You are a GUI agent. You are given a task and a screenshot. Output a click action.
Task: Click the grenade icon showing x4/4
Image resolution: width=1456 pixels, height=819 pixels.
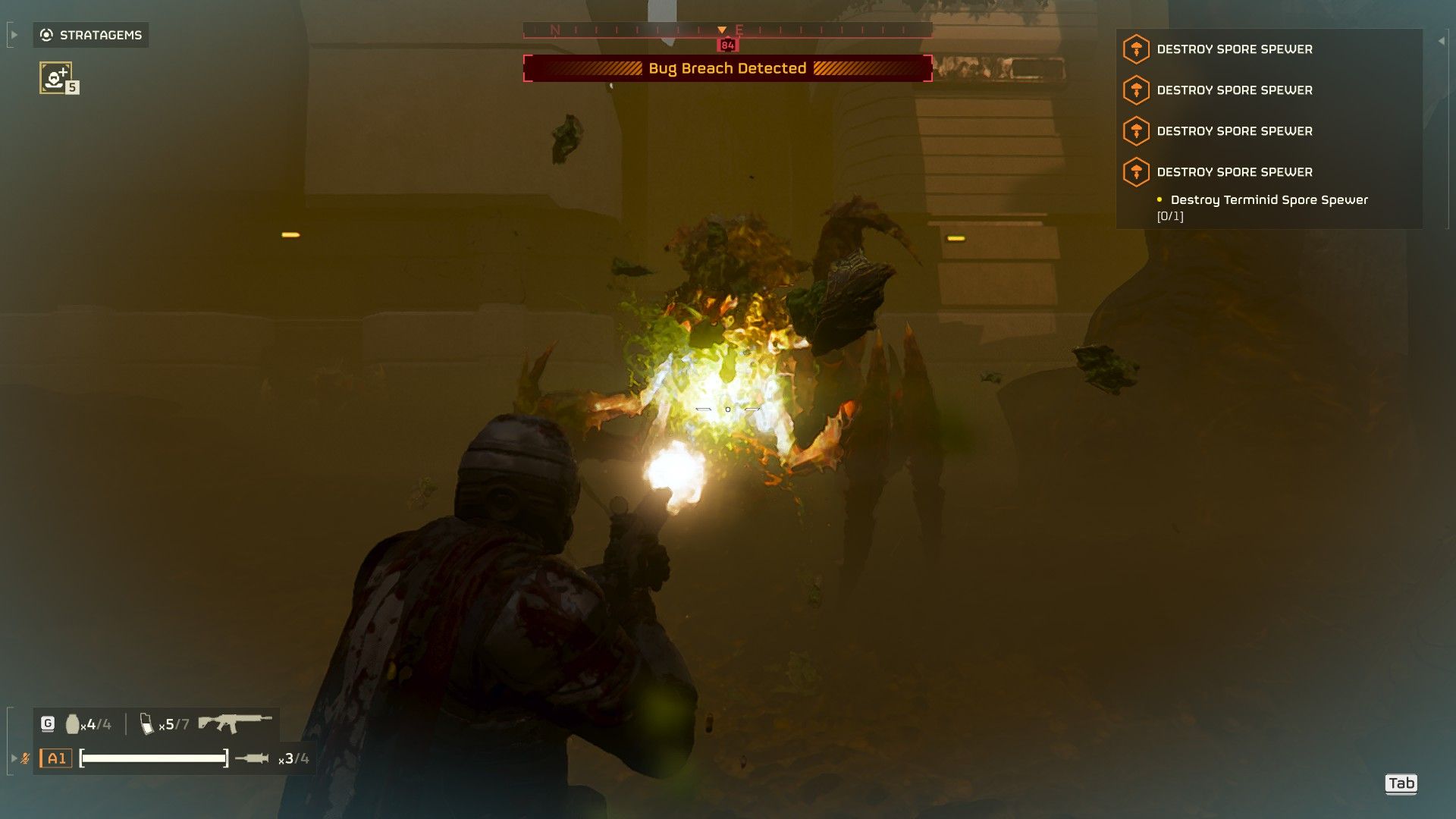72,723
